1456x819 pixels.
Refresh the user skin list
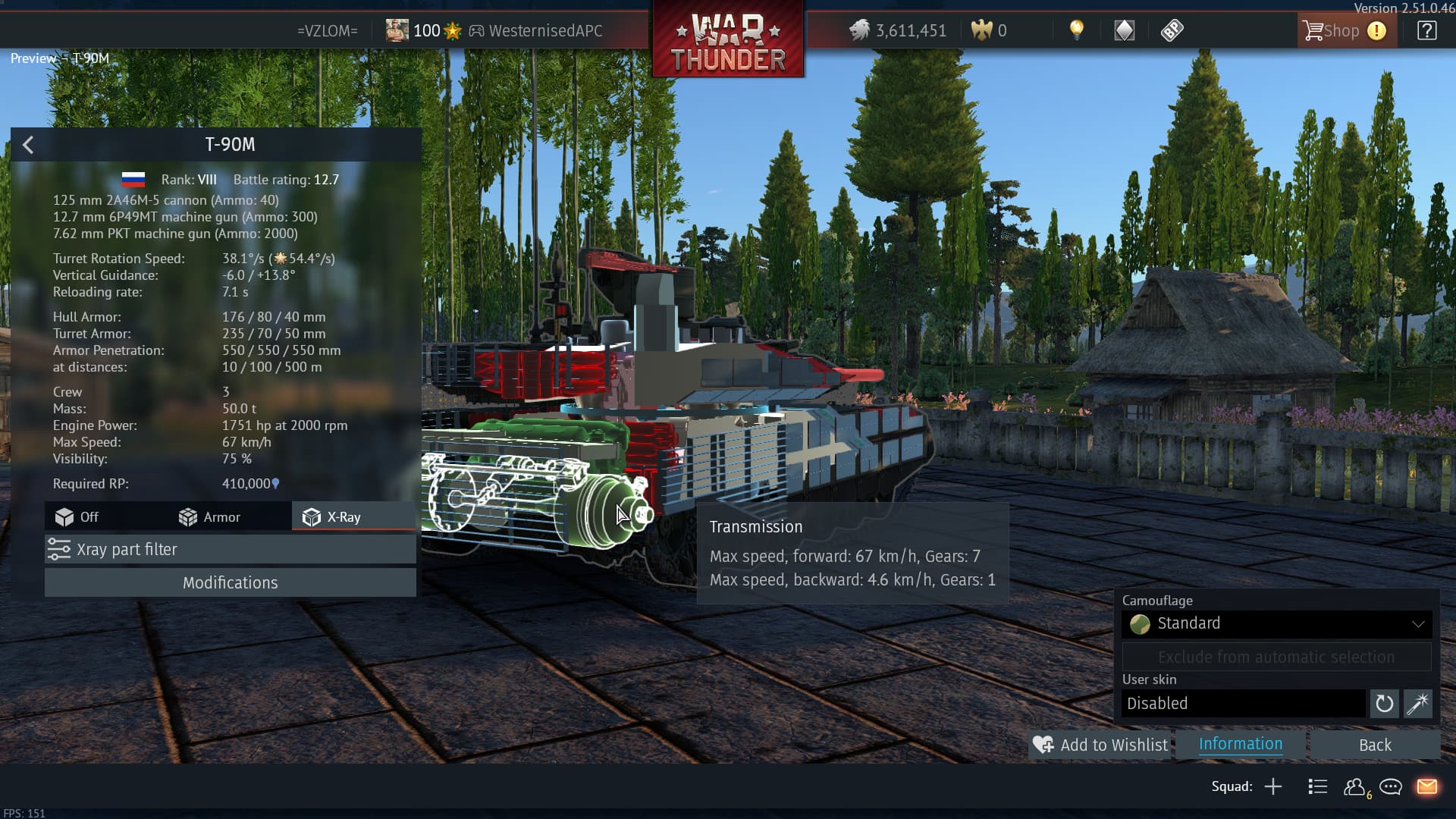(1384, 704)
